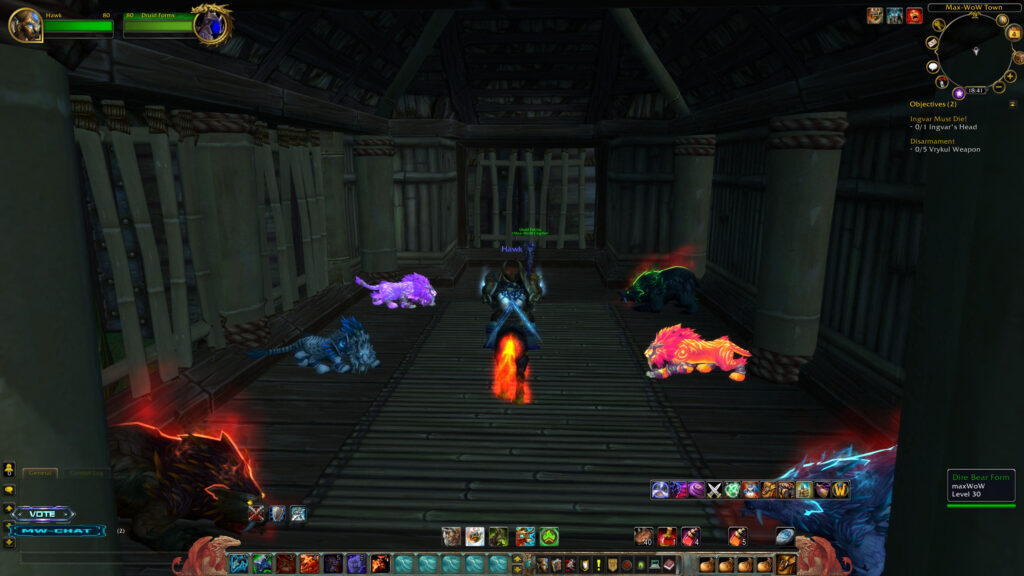
Task: Activate the green upward arrows ability
Action: click(549, 537)
